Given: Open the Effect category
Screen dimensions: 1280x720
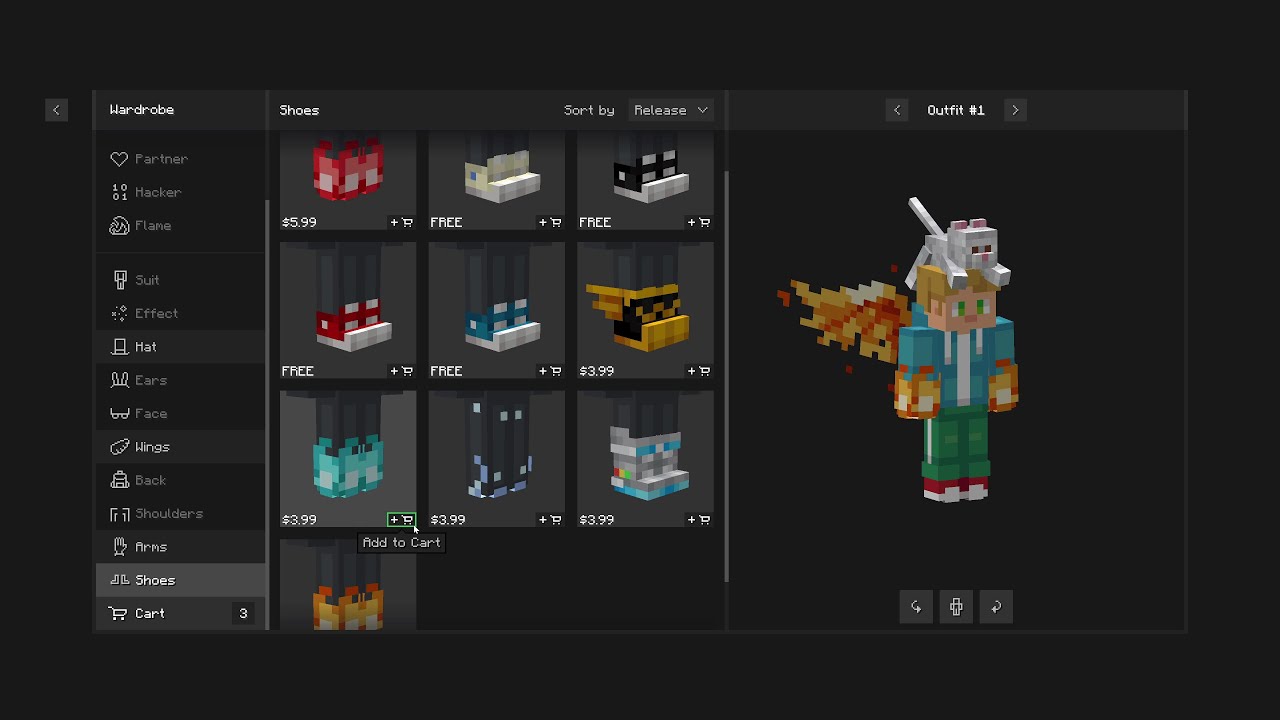Looking at the screenshot, I should 156,313.
